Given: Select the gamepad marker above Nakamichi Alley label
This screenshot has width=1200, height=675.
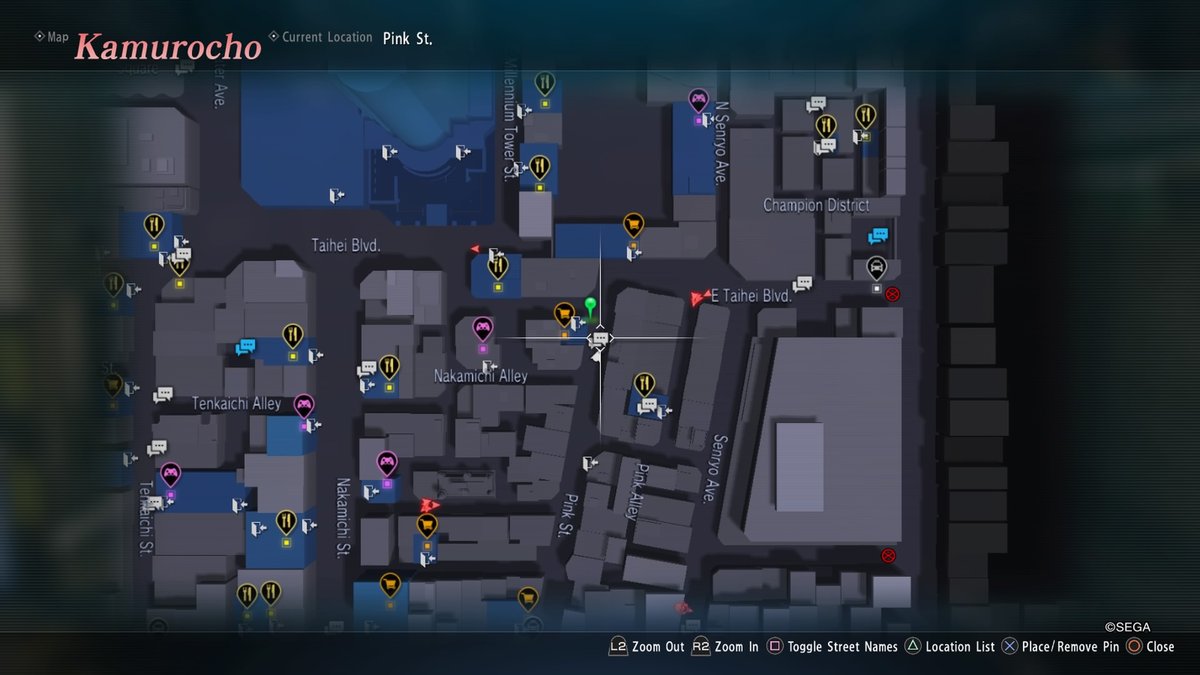Looking at the screenshot, I should 482,328.
